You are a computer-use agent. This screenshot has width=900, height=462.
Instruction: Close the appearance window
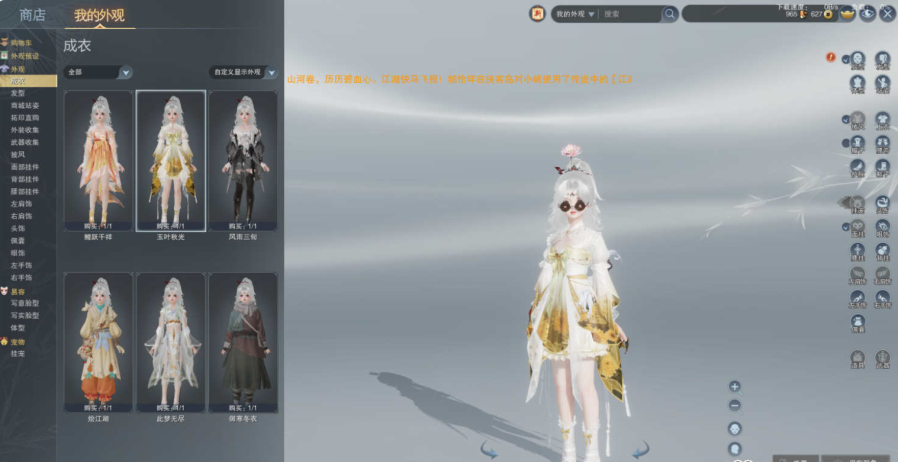886,14
